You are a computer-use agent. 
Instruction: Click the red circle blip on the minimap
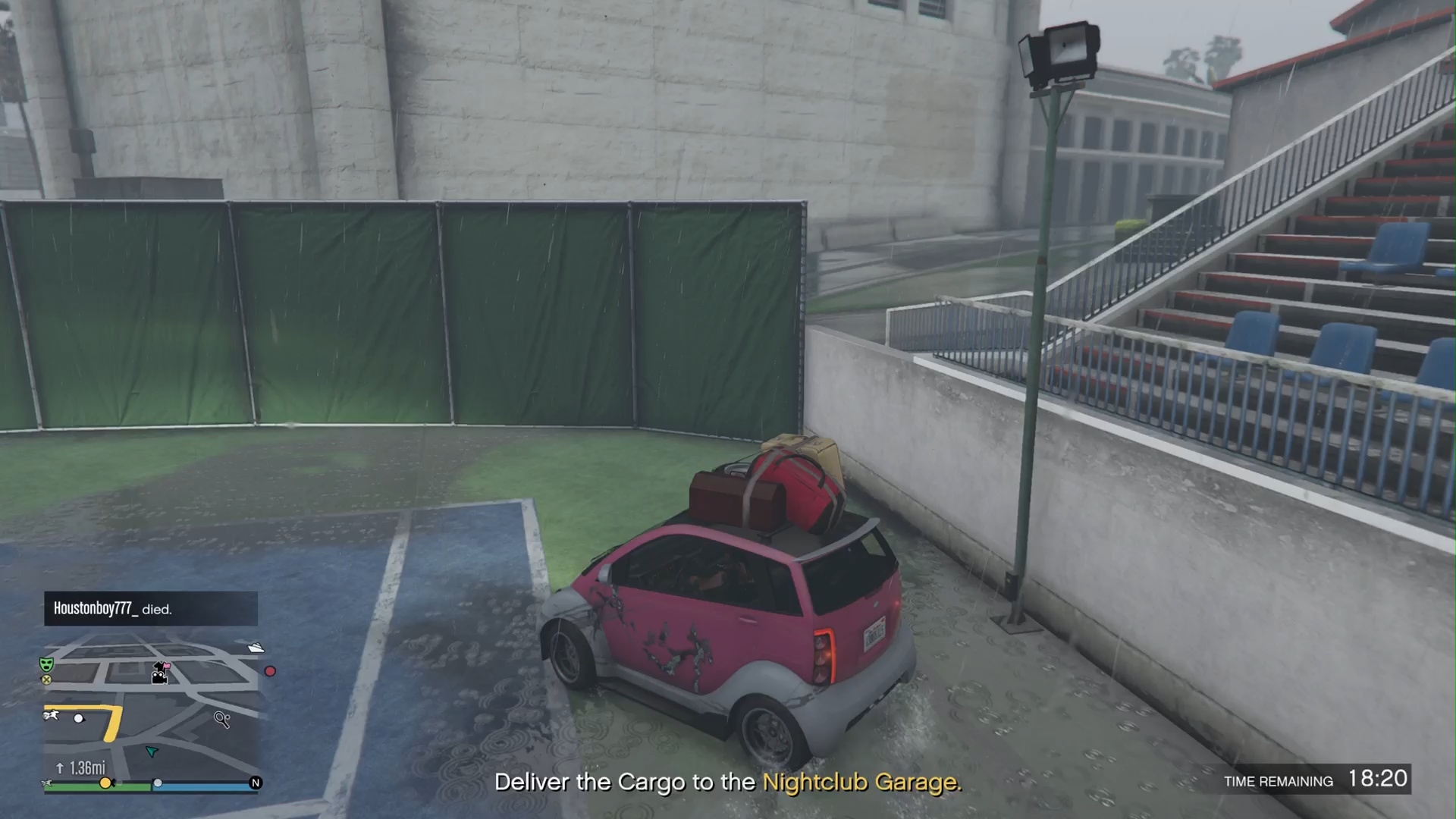pos(270,671)
